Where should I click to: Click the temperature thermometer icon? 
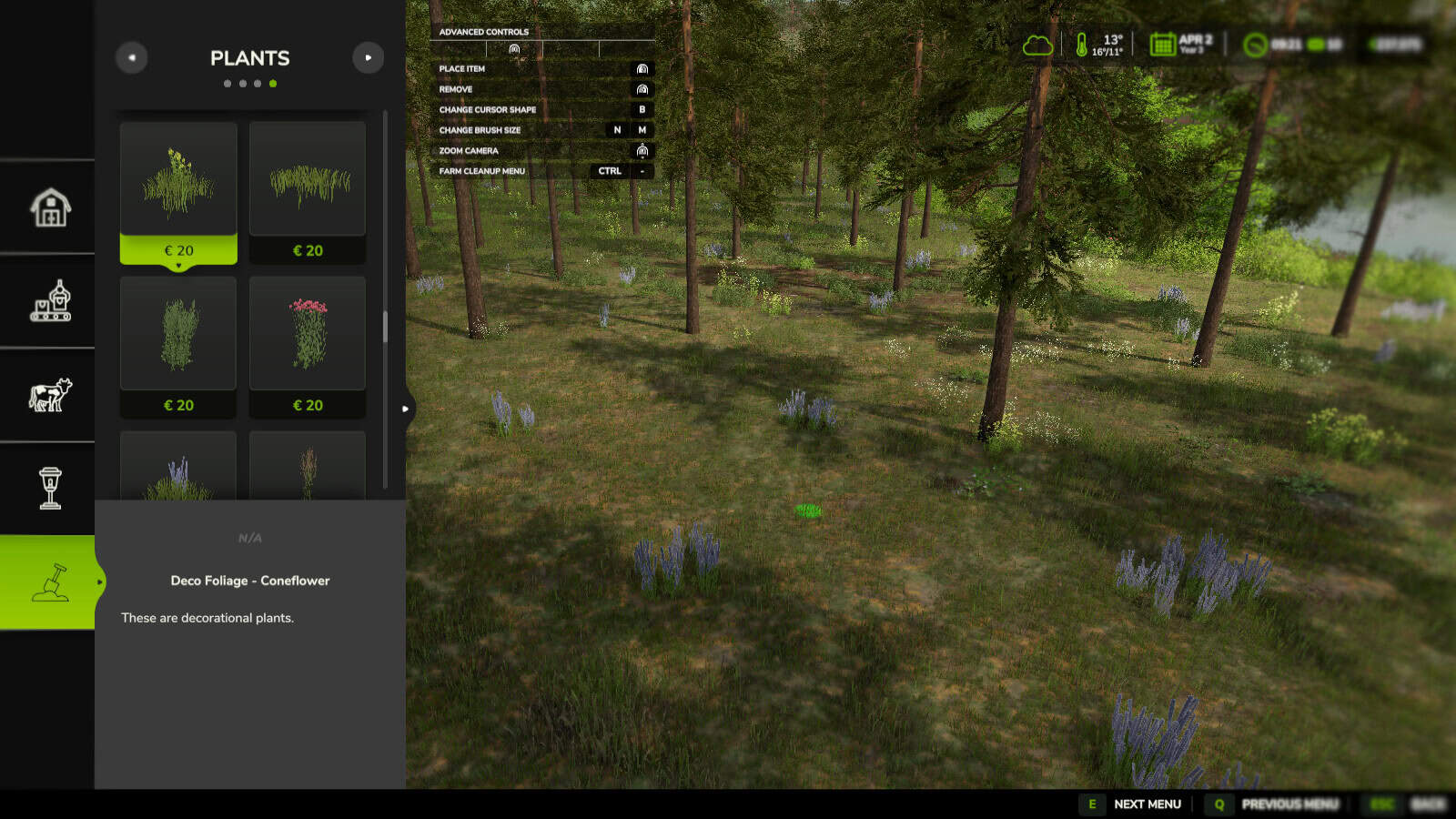tap(1080, 43)
